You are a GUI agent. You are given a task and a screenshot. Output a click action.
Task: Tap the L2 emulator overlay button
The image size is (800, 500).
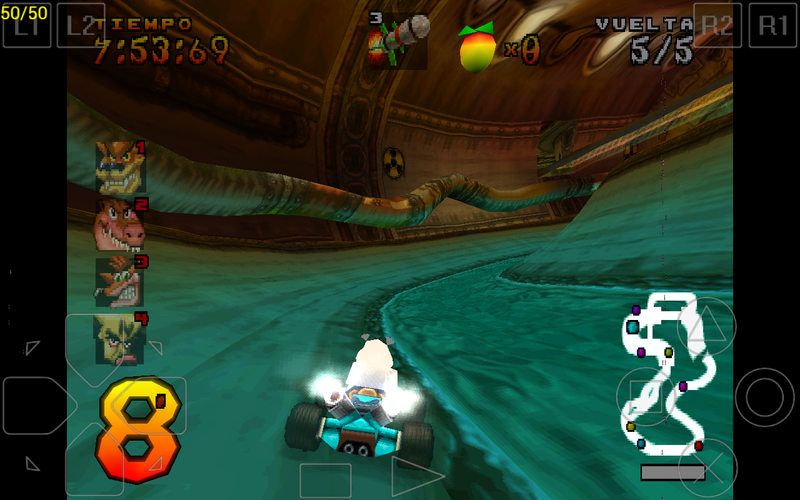pos(80,24)
